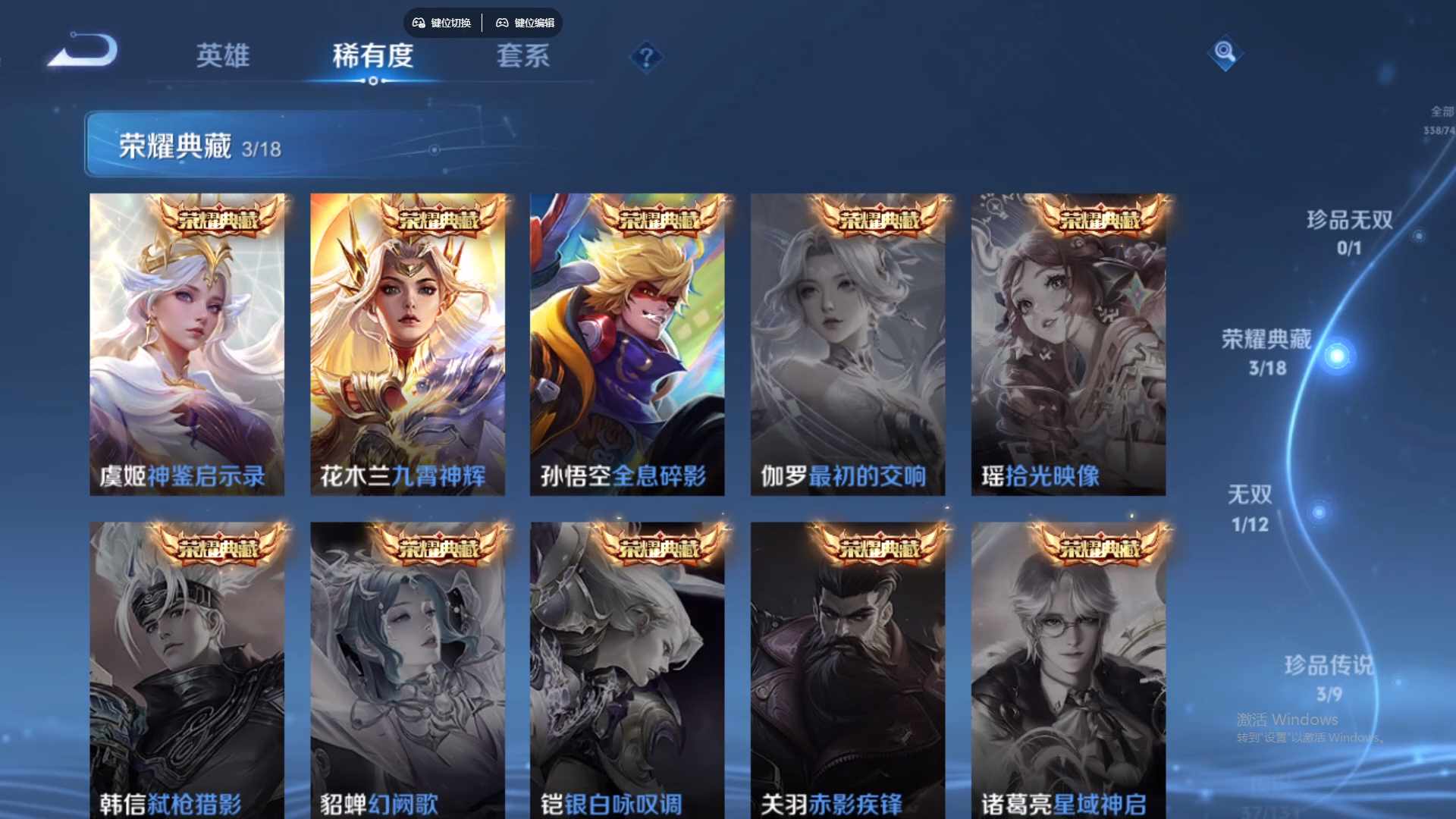
Task: Open the question mark help icon
Action: pyautogui.click(x=646, y=57)
